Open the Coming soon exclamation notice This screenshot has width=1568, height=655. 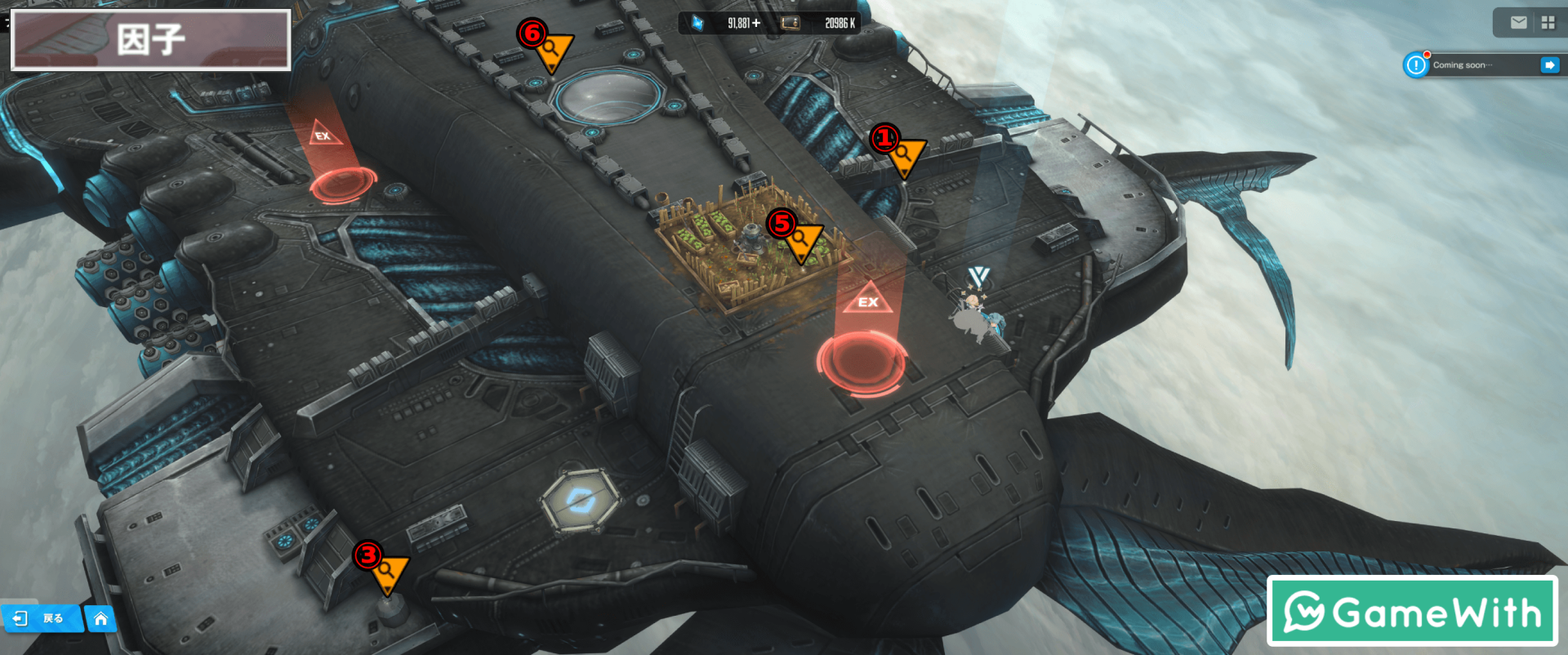(x=1415, y=65)
